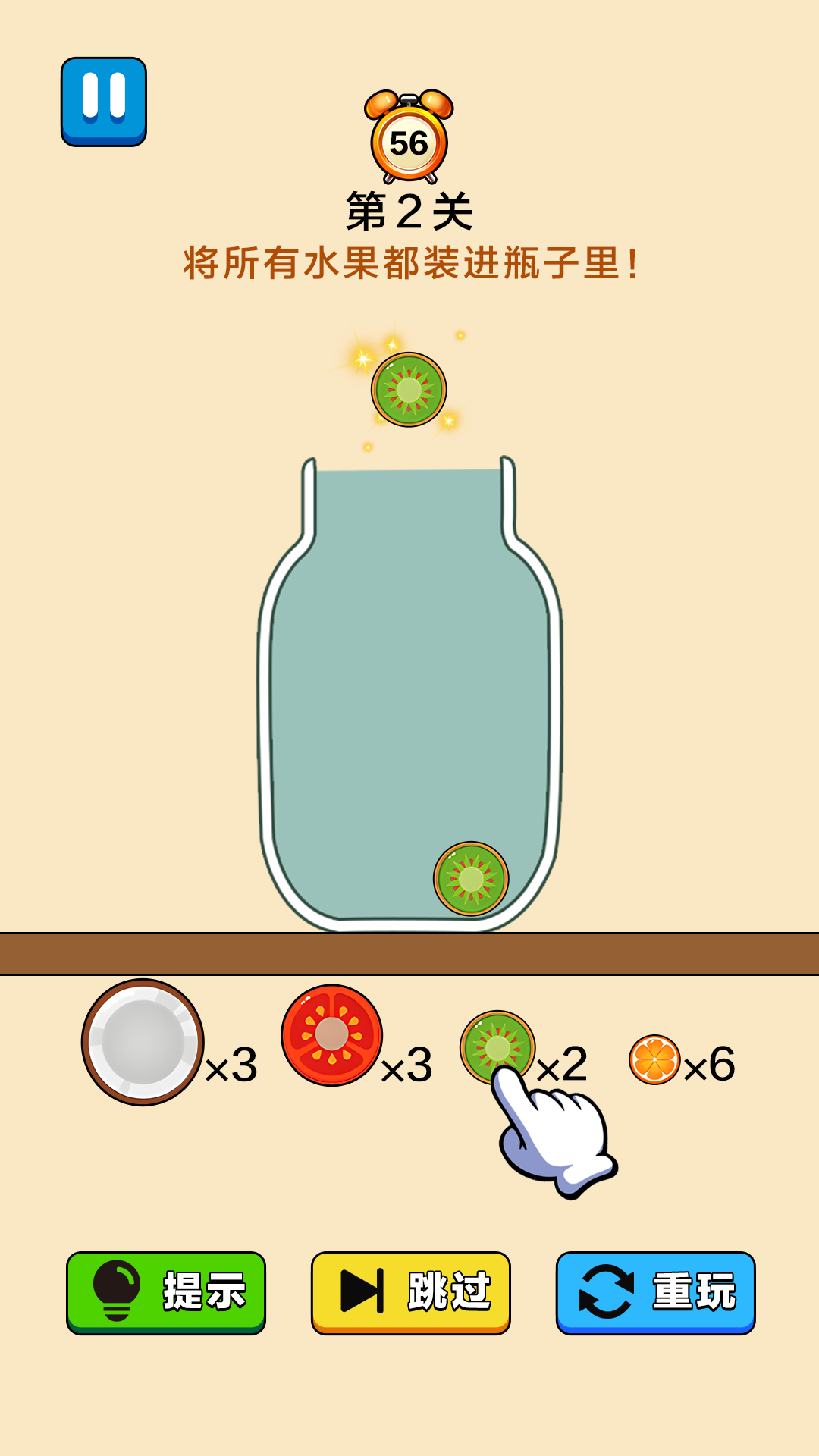819x1456 pixels.
Task: Select the coconut fruit from the tray
Action: (143, 1042)
